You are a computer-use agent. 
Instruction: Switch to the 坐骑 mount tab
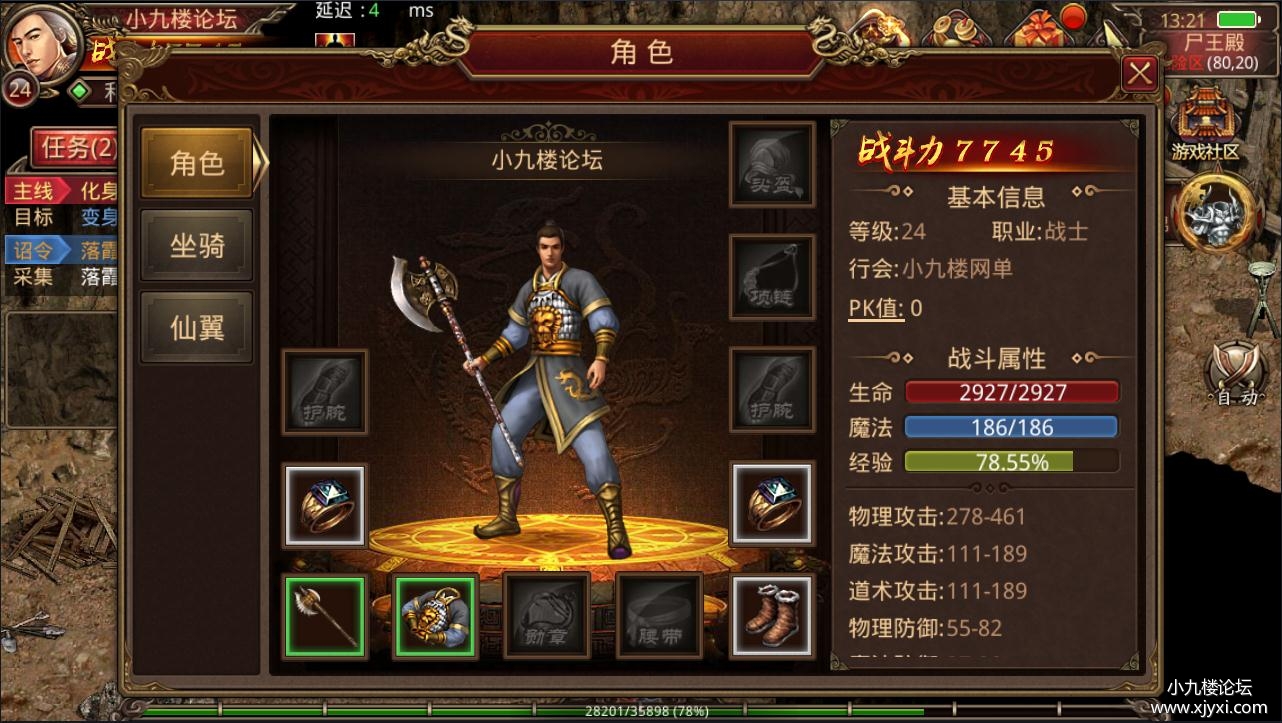pos(196,245)
